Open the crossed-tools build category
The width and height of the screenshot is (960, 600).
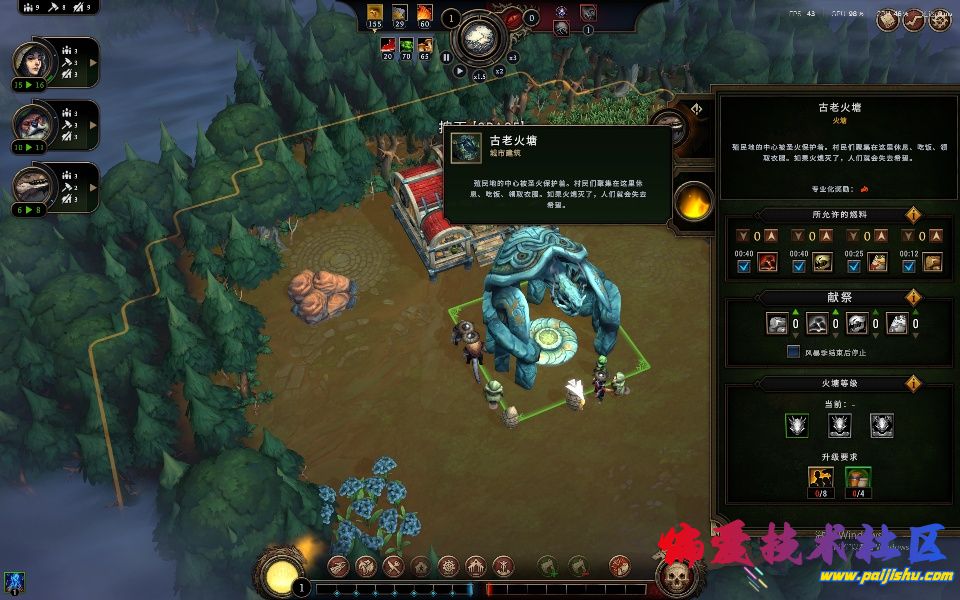click(393, 566)
